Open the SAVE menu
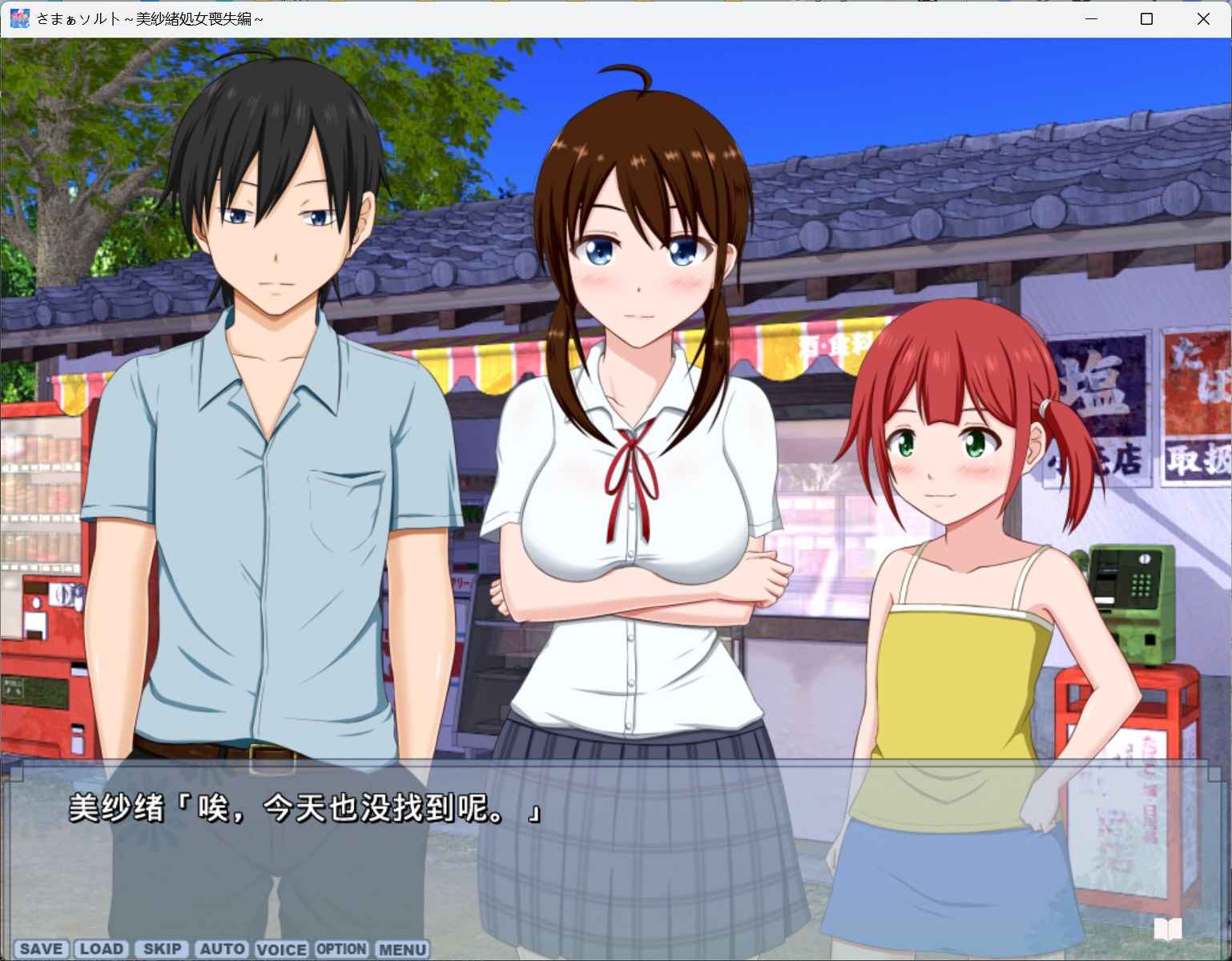This screenshot has width=1232, height=961. (x=41, y=949)
